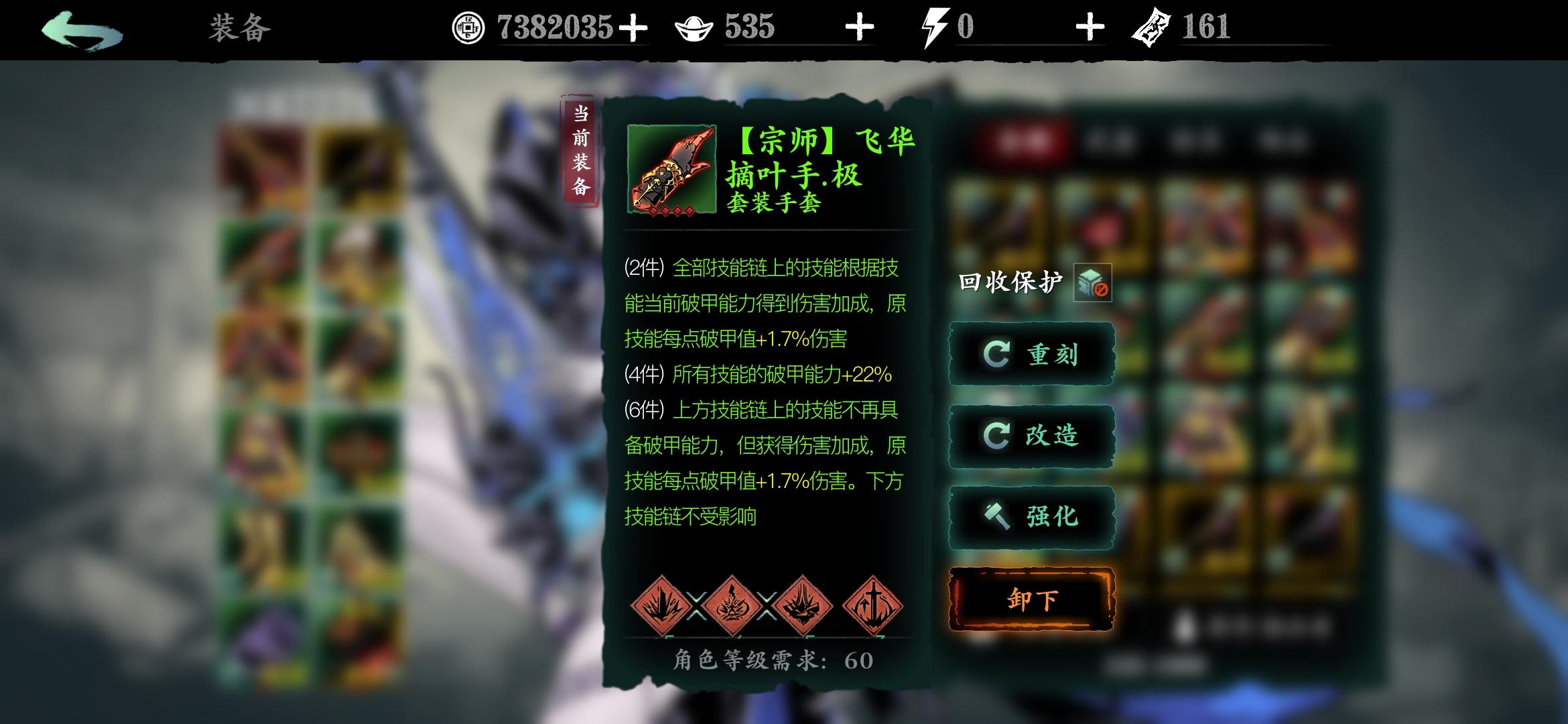Click the copper coin currency icon
Viewport: 1568px width, 724px height.
point(468,28)
